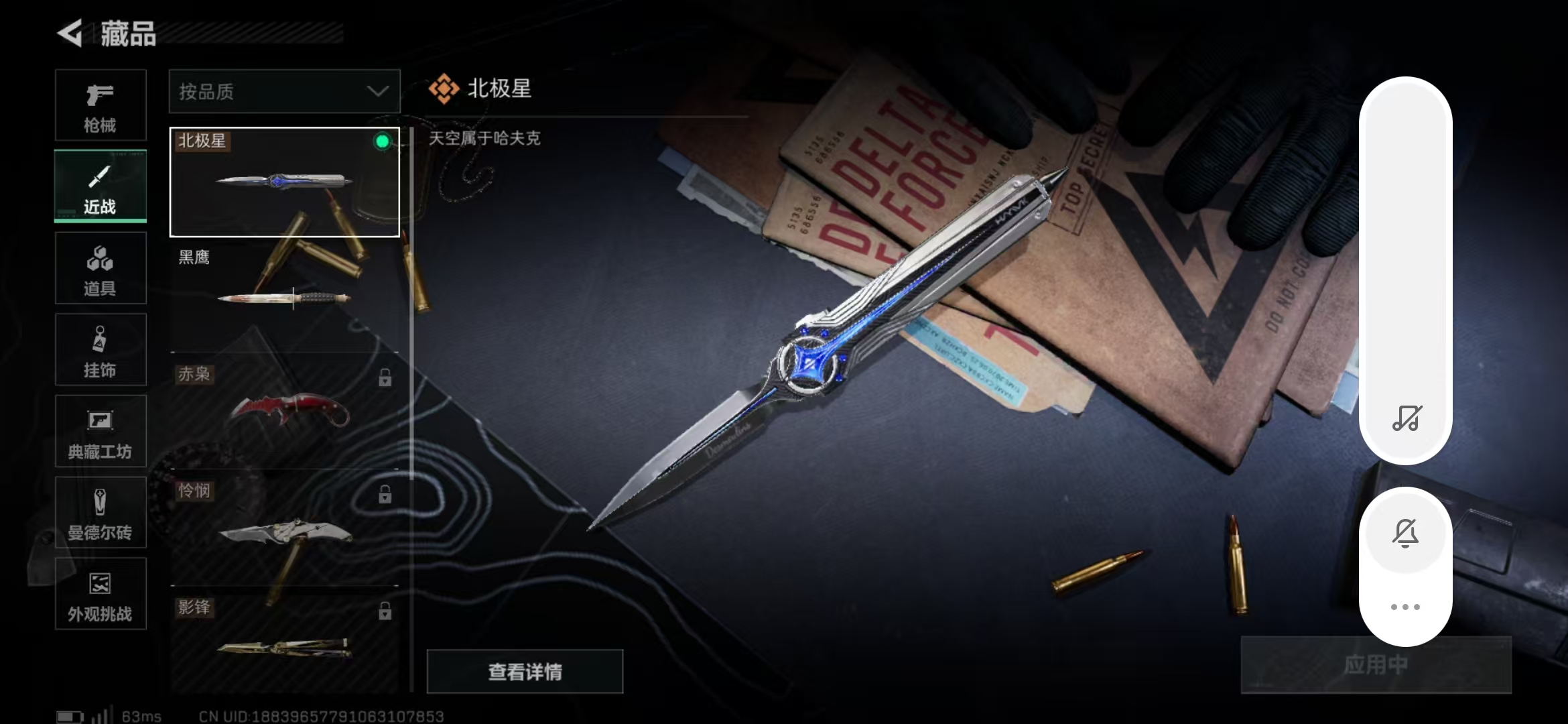Switch to the 道具 props category
Image resolution: width=1568 pixels, height=724 pixels.
[100, 267]
